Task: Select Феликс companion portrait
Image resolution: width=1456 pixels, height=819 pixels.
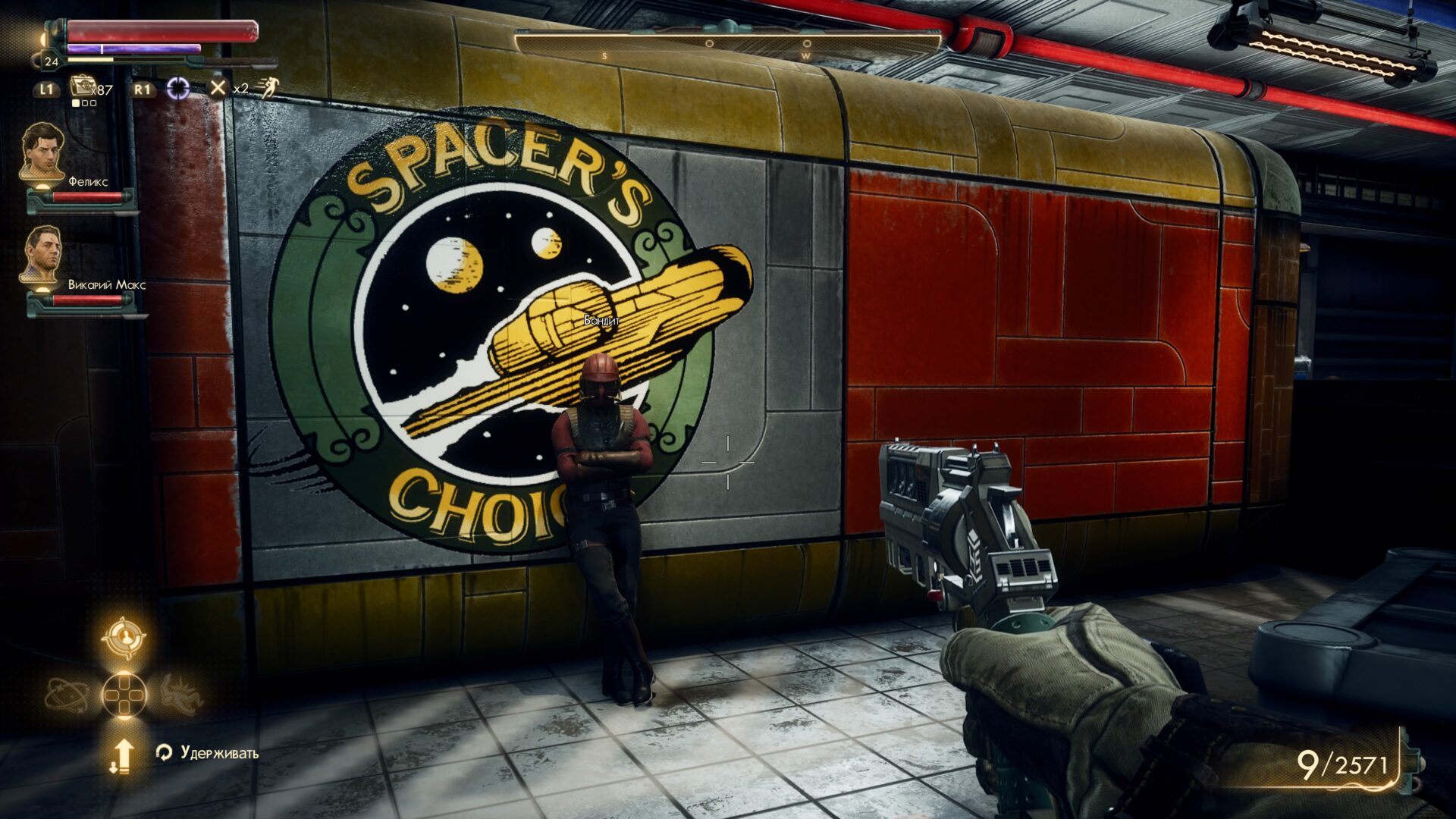Action: tap(42, 151)
